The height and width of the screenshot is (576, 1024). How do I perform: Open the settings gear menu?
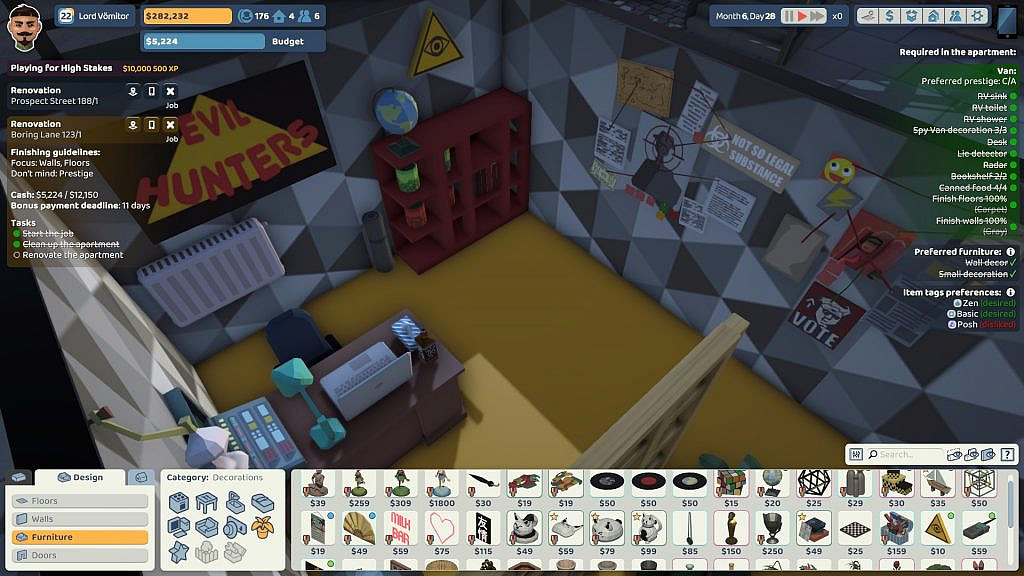(x=977, y=16)
